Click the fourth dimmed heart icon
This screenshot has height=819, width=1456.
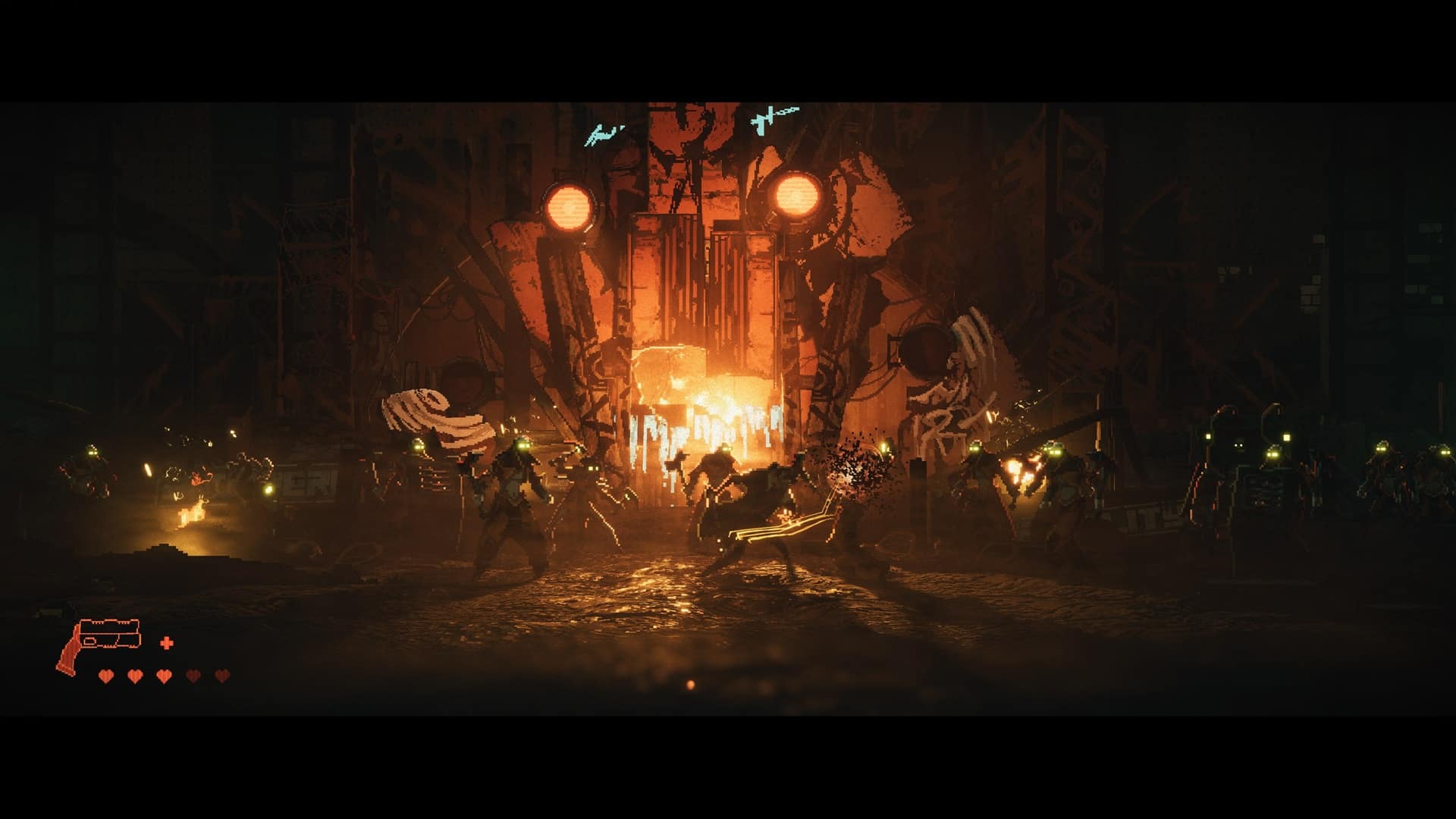point(193,675)
